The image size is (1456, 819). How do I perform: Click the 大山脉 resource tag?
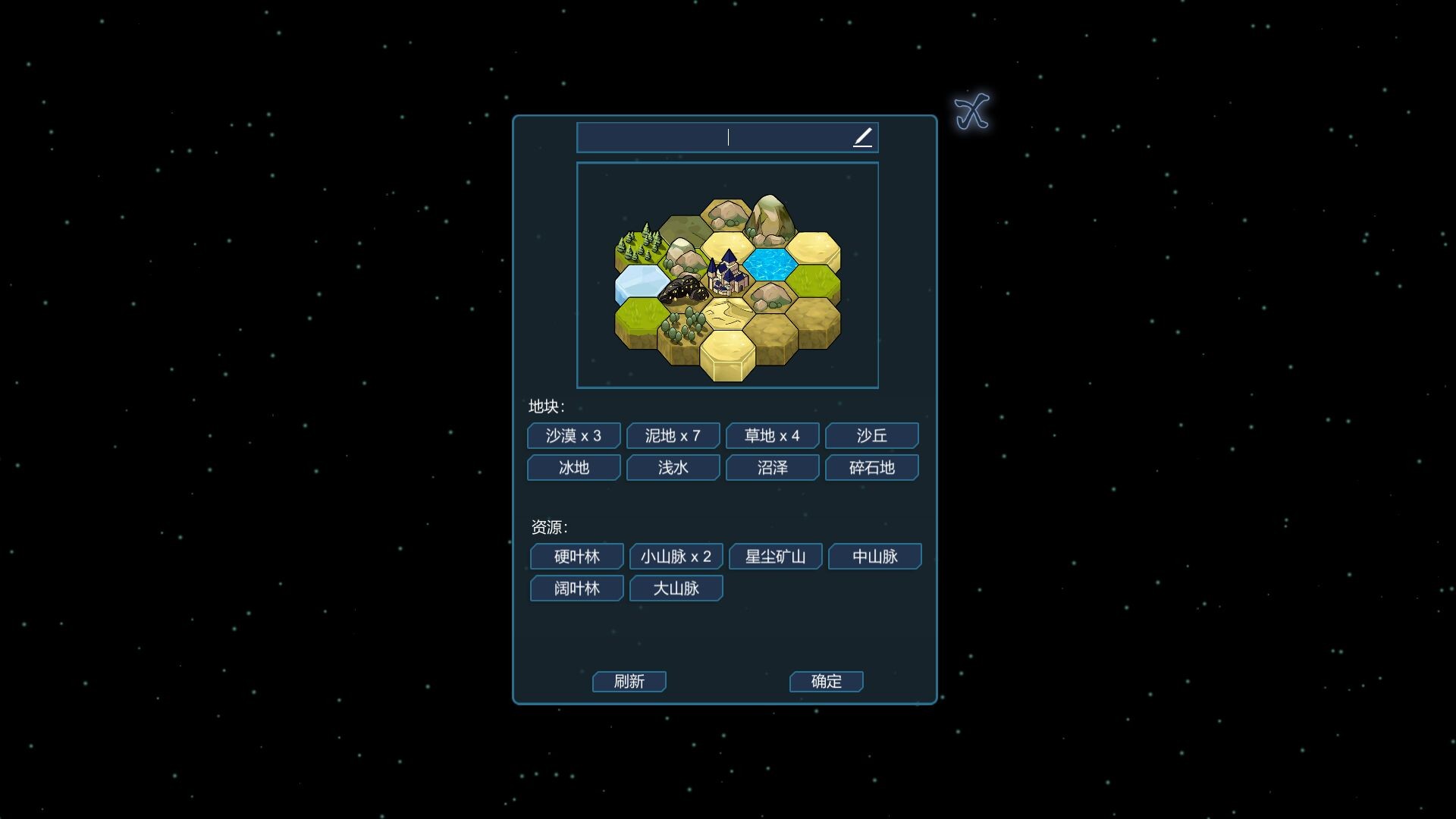point(676,588)
